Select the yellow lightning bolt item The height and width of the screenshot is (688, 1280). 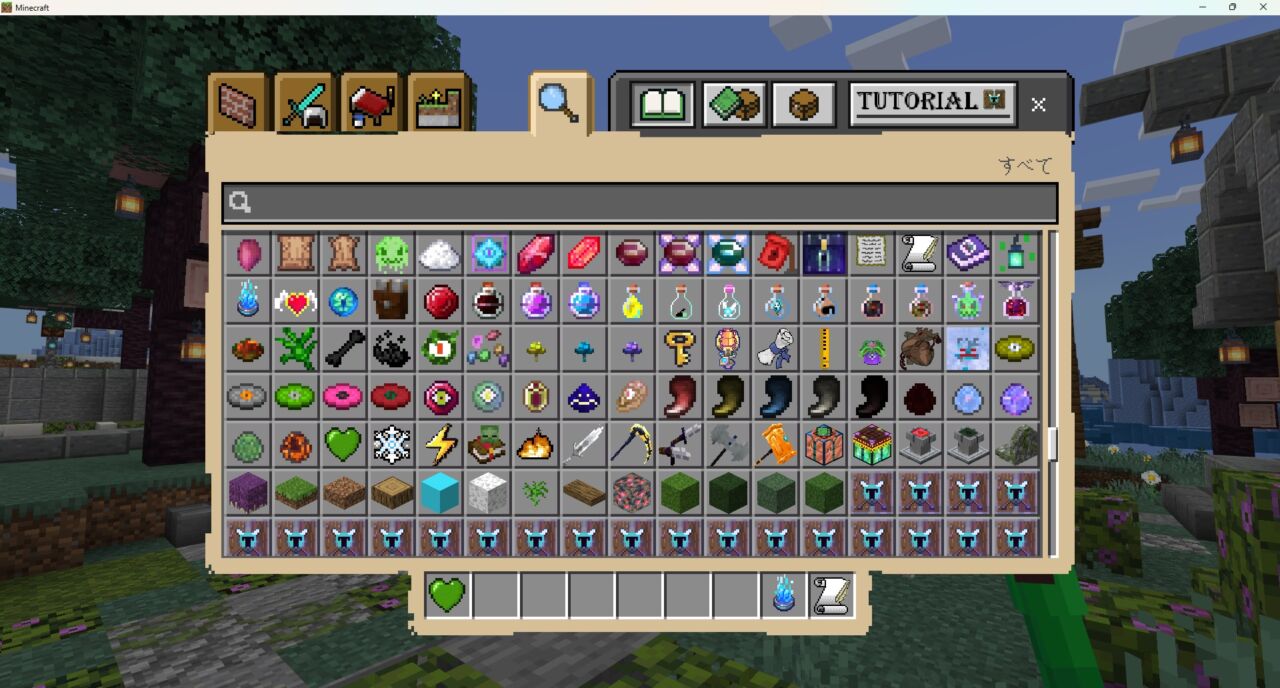[439, 445]
